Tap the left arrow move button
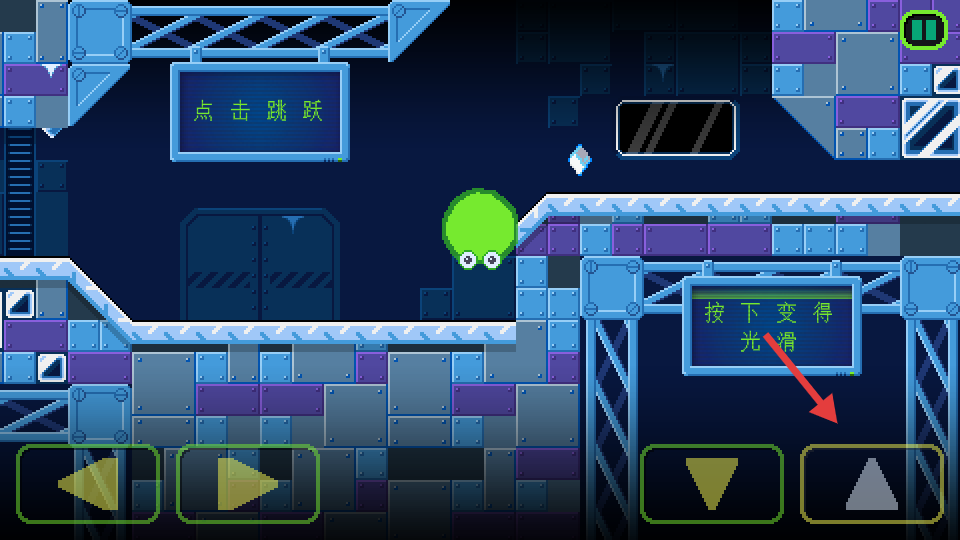The height and width of the screenshot is (540, 960). tap(88, 484)
